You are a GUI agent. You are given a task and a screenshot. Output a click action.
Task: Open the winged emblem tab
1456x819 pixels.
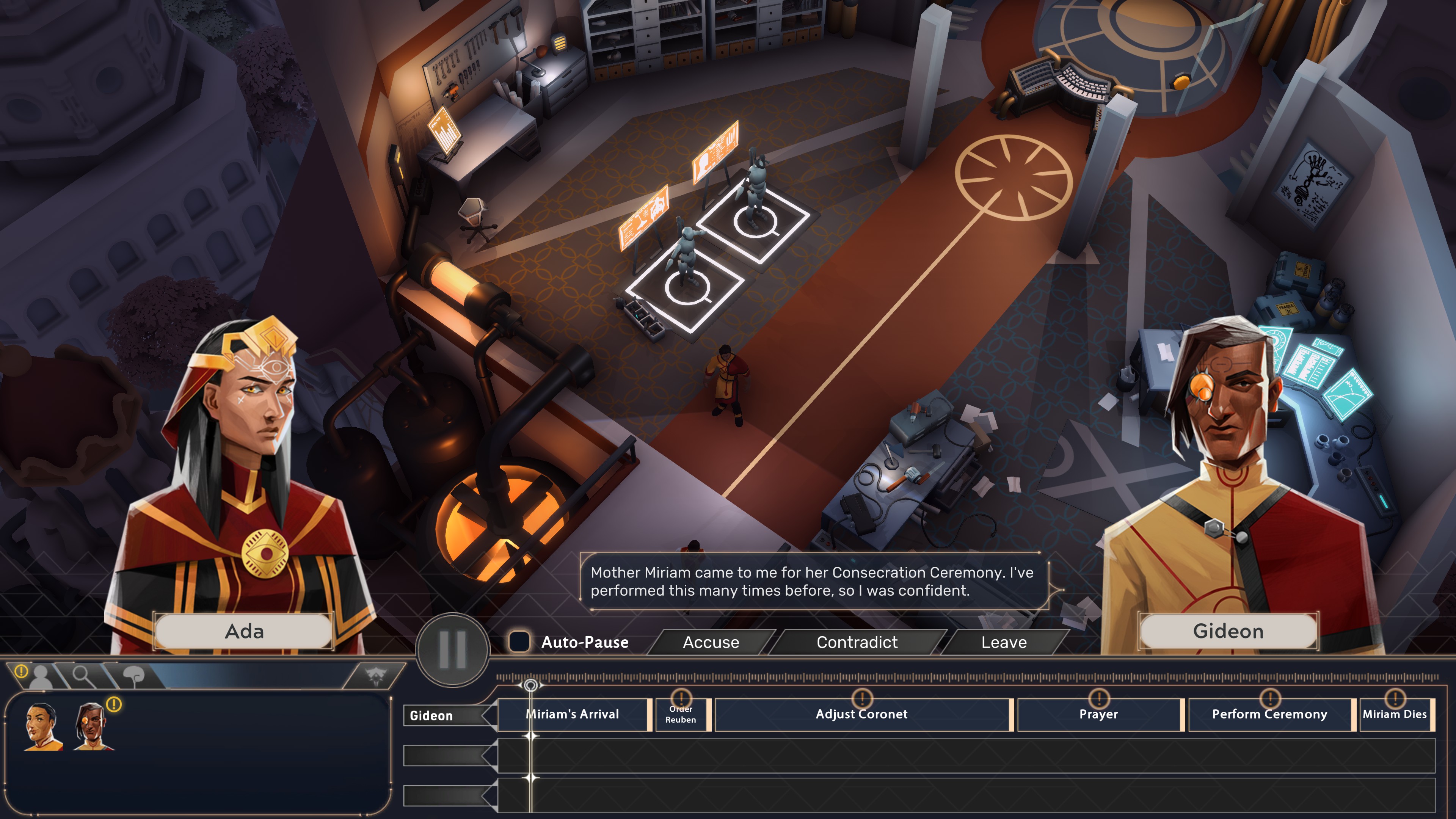coord(374,675)
